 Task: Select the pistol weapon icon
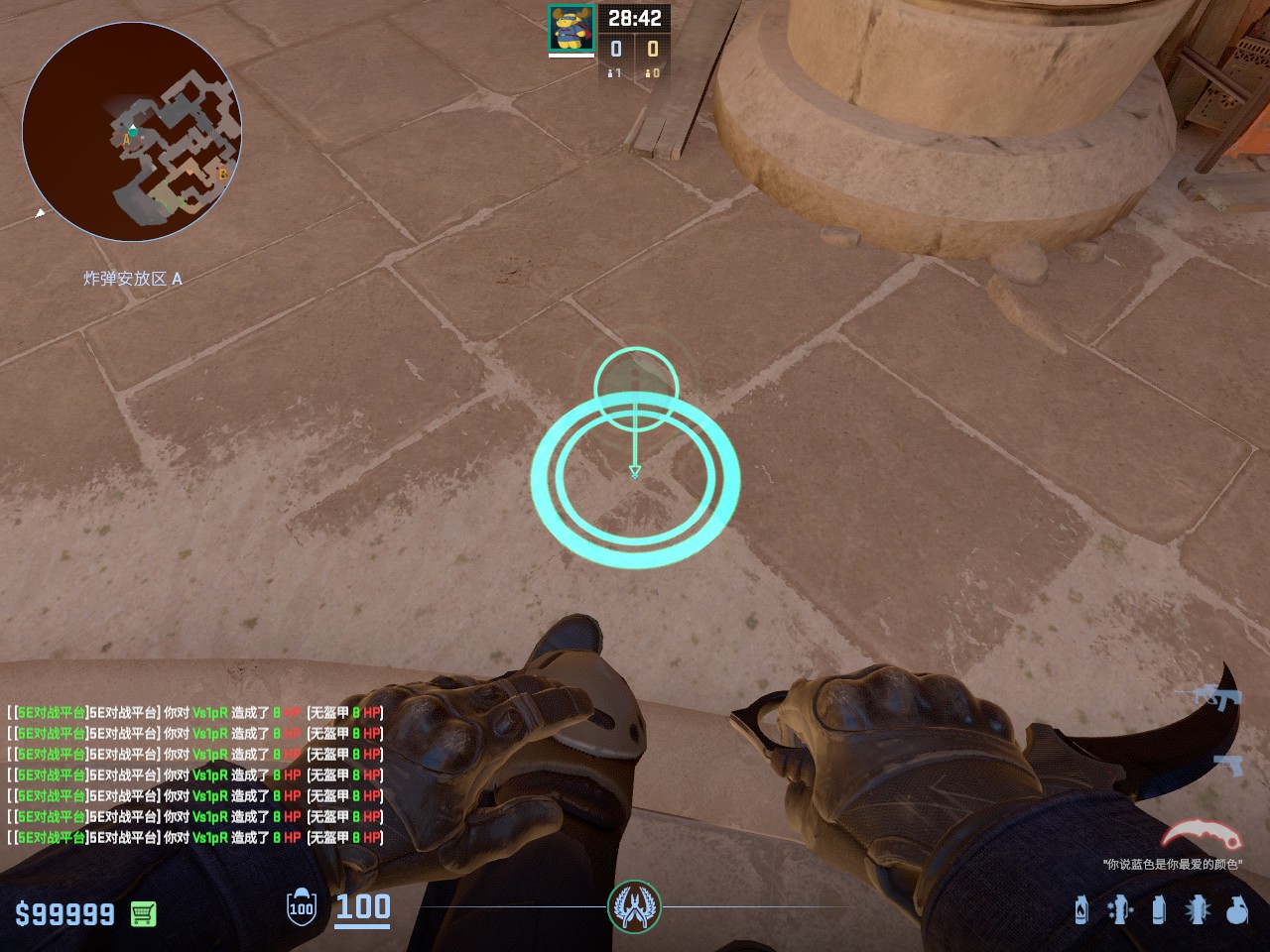point(1227,765)
